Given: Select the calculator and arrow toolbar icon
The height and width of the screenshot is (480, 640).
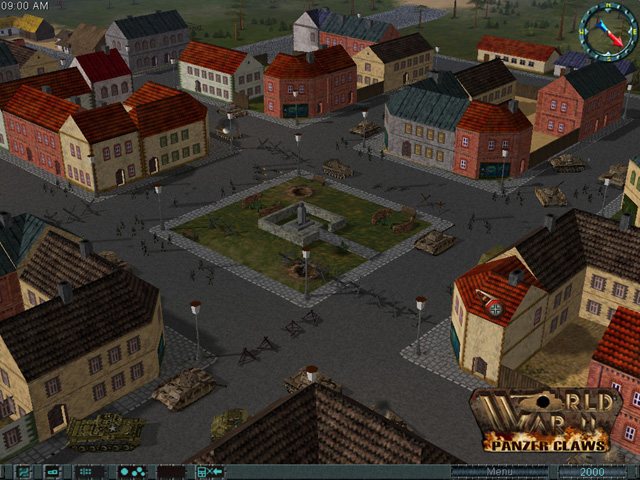Looking at the screenshot, I should point(209,471).
